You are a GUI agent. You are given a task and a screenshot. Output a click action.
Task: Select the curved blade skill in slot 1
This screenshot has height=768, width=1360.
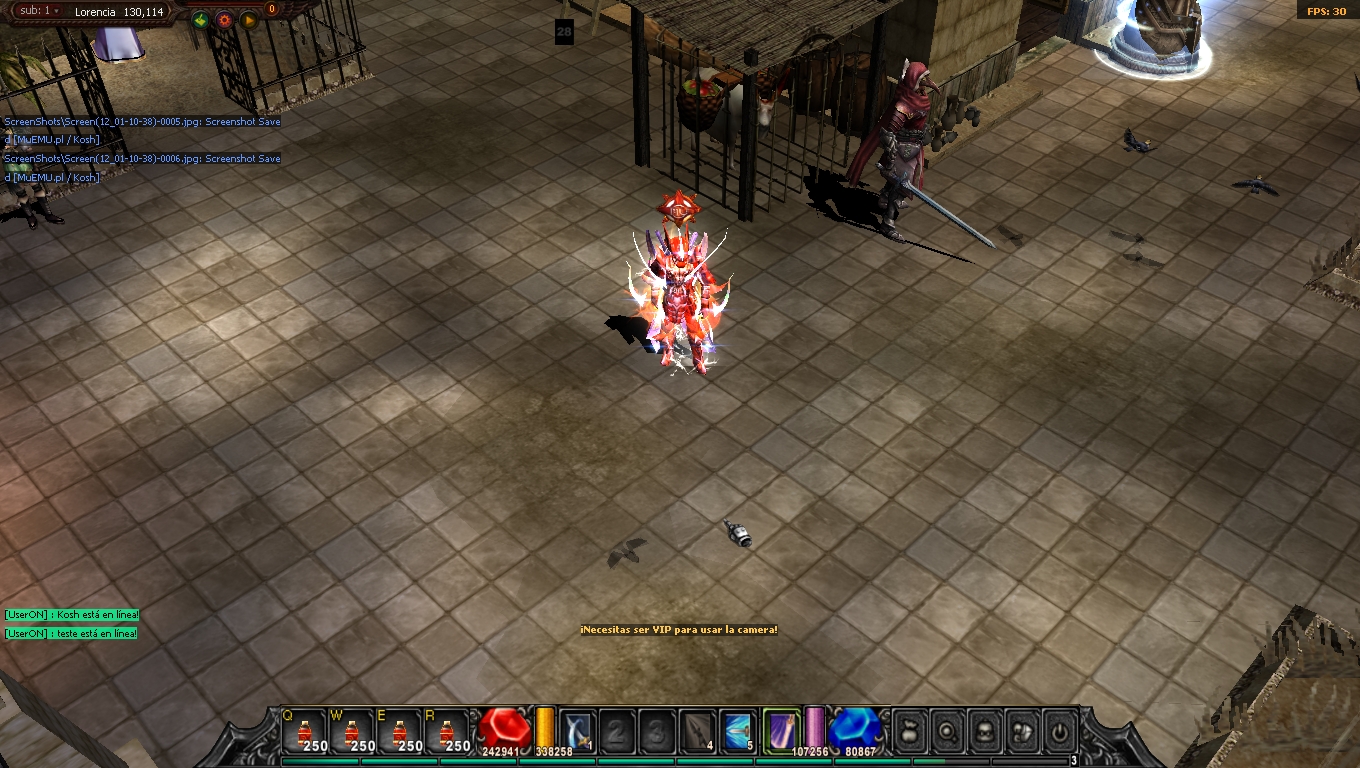pyautogui.click(x=578, y=731)
